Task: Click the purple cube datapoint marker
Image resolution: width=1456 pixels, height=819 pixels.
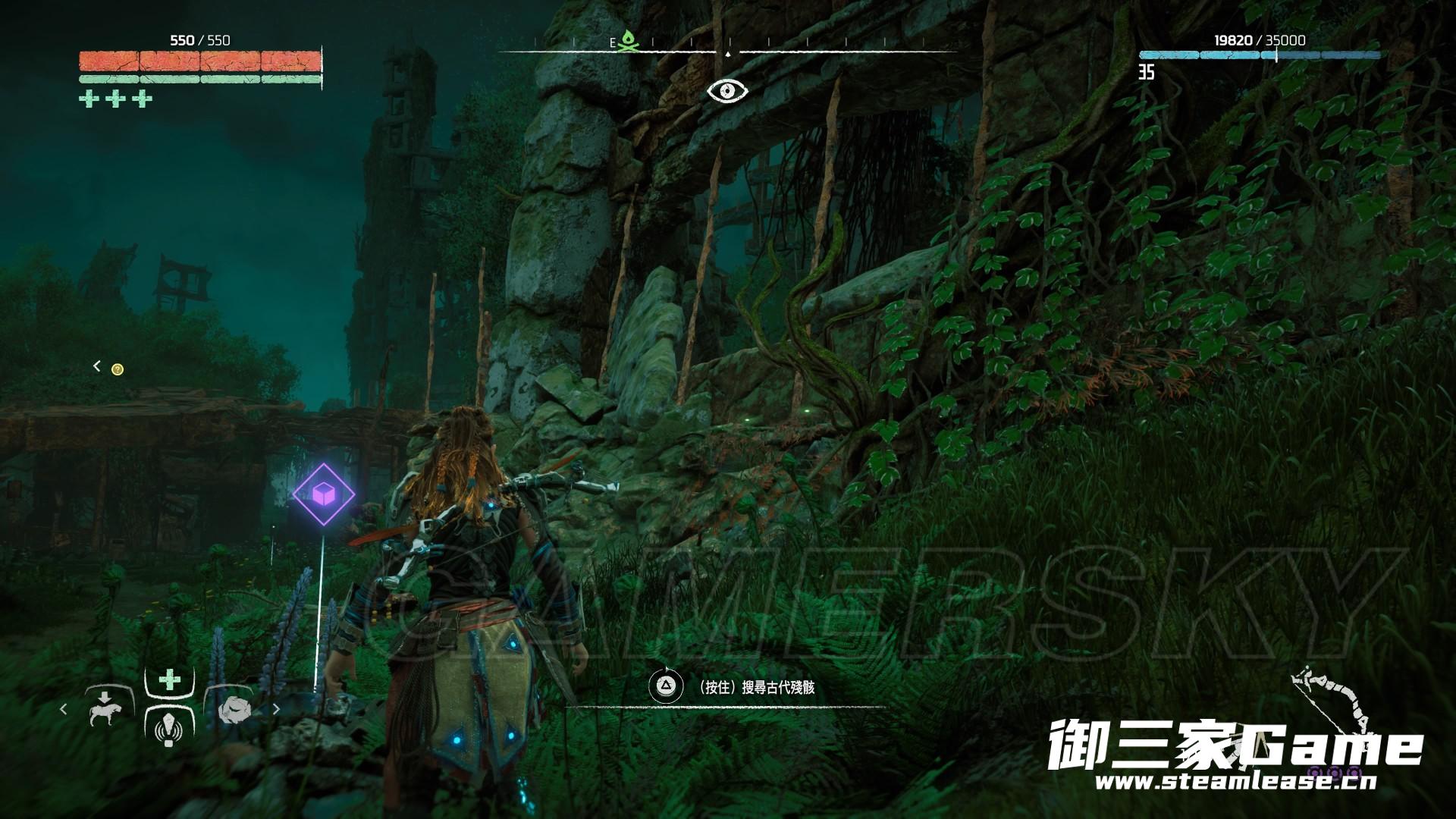Action: click(x=324, y=494)
